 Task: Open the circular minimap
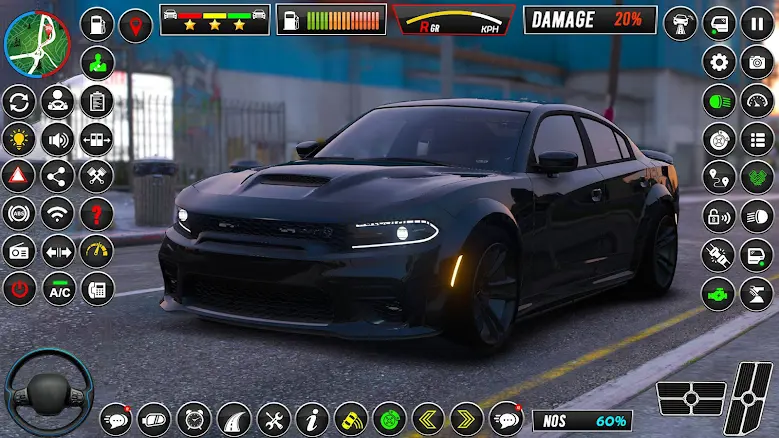[37, 42]
